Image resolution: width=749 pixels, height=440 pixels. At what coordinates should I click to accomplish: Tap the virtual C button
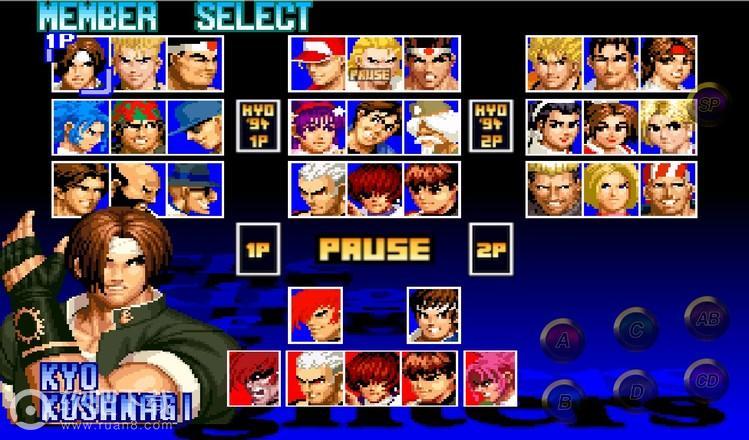click(634, 327)
